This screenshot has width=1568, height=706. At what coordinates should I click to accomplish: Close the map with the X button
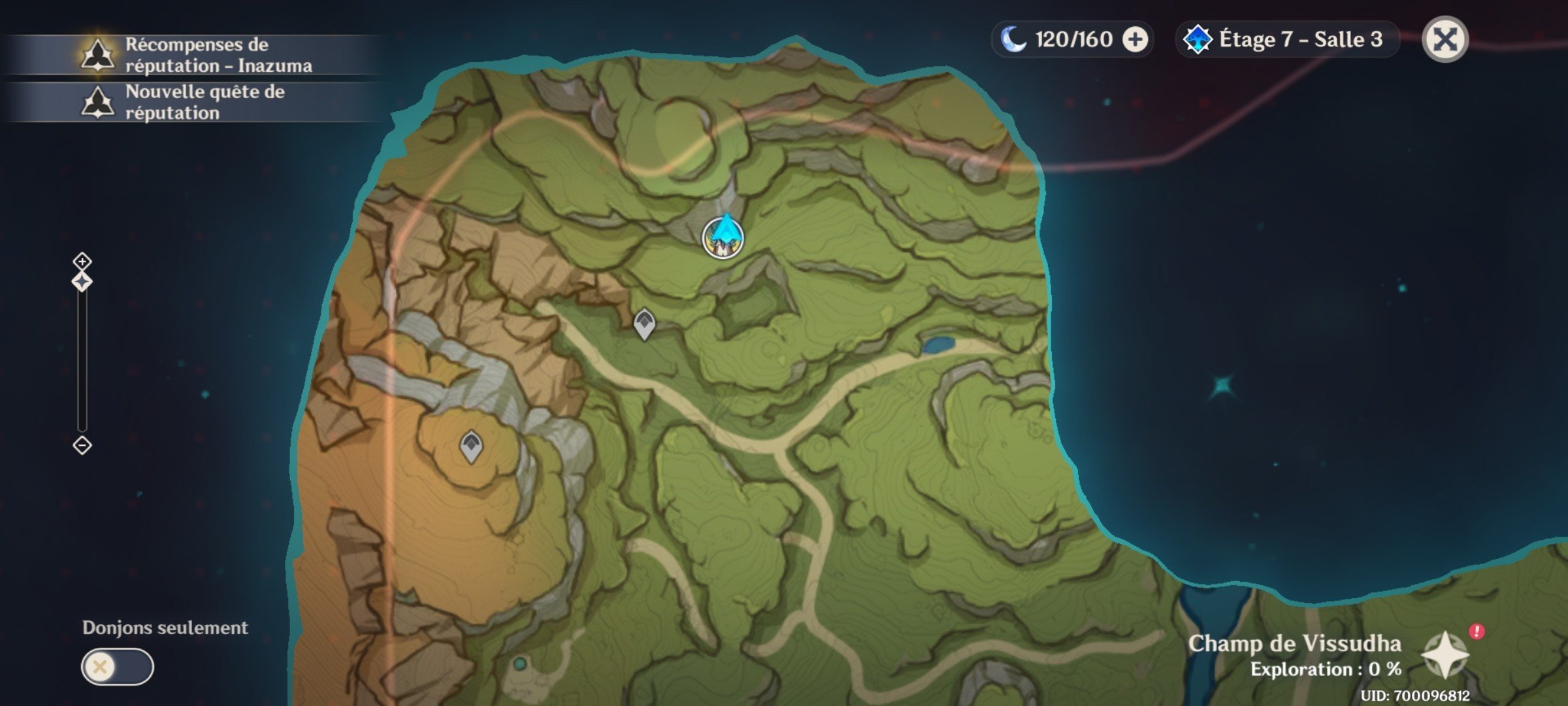[1445, 39]
